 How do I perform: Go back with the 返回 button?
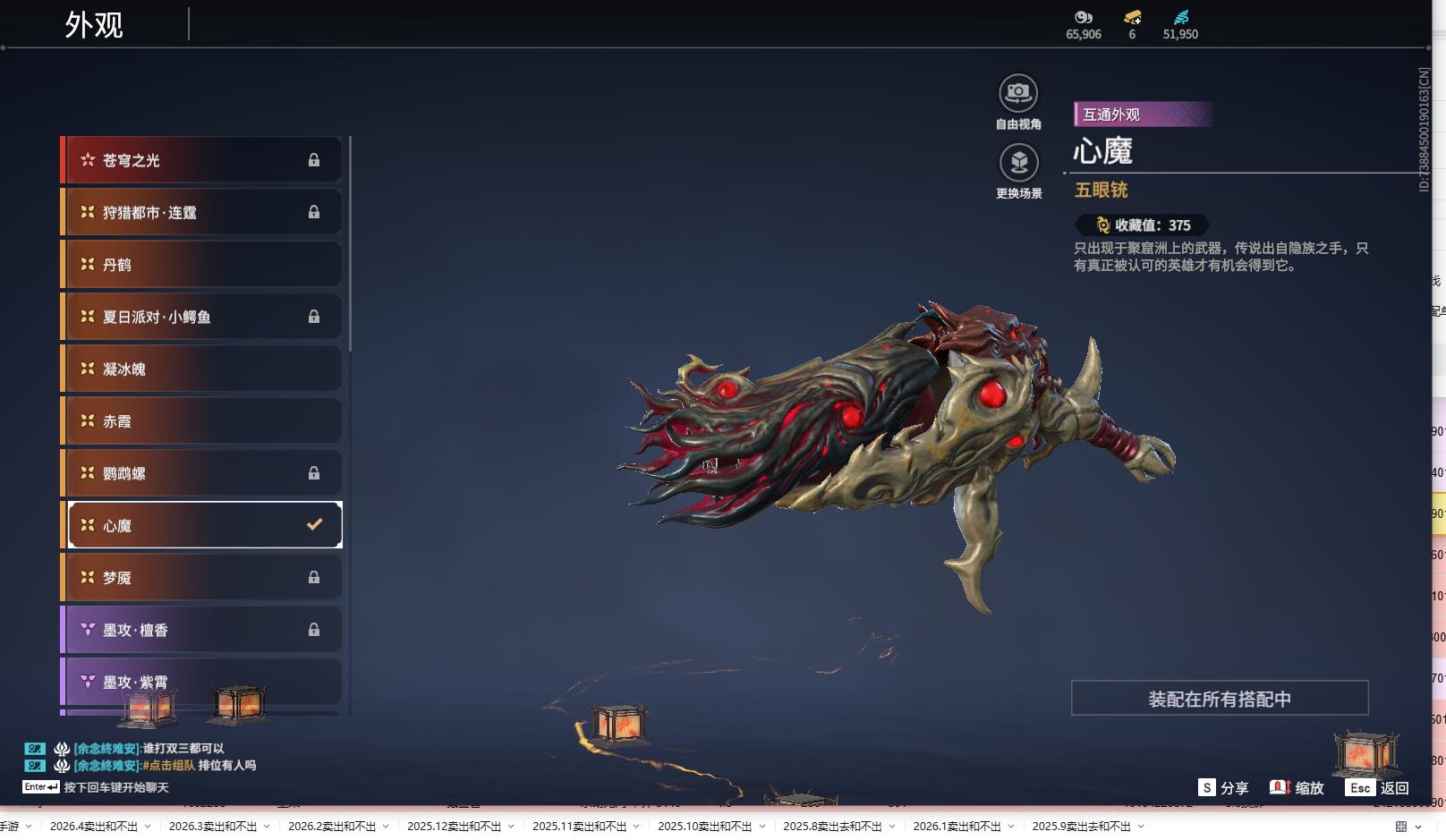coord(1377,788)
